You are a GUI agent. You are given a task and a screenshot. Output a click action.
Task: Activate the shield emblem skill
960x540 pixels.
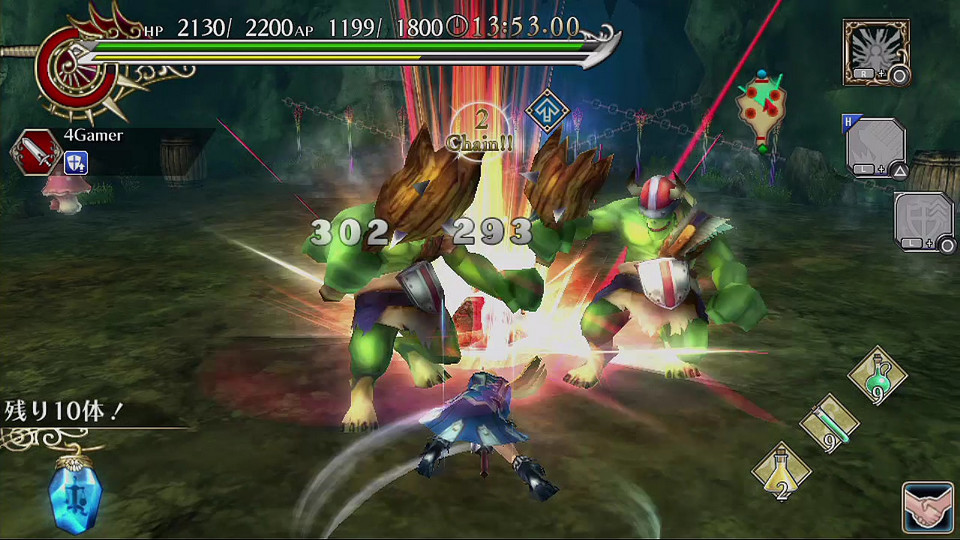(924, 221)
